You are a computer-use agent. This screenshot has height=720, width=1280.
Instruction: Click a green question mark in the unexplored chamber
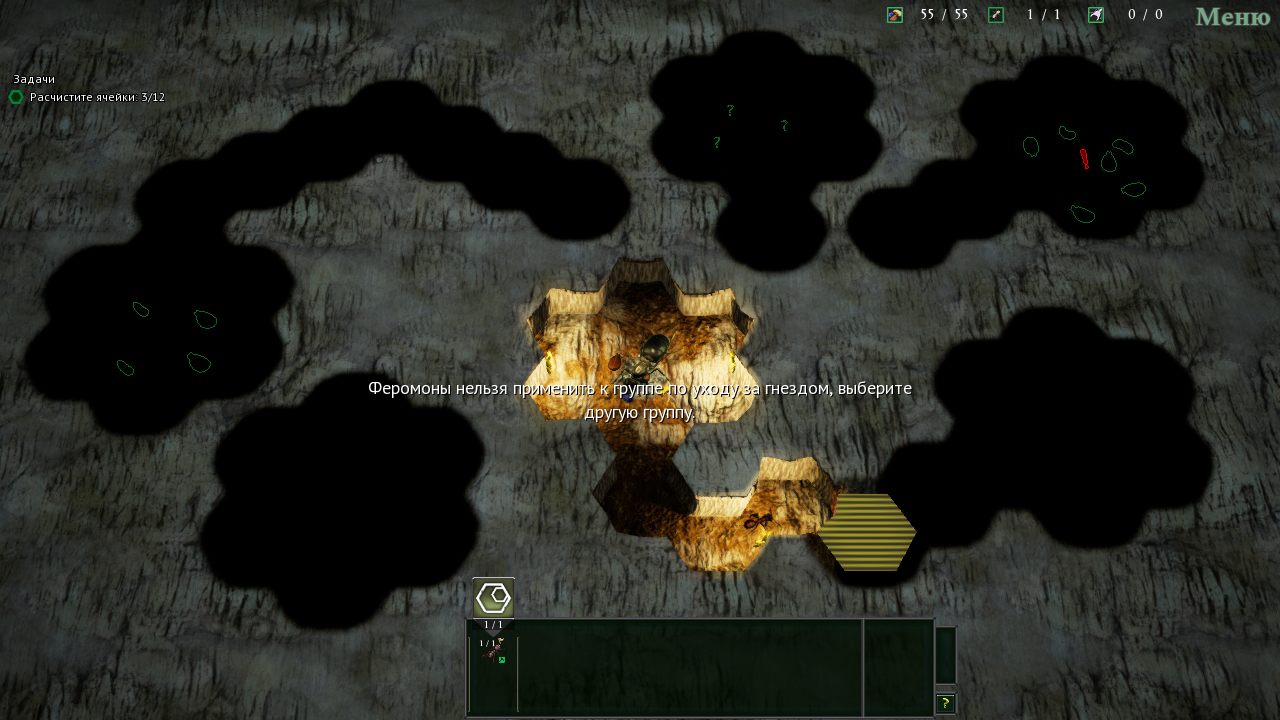click(x=729, y=111)
